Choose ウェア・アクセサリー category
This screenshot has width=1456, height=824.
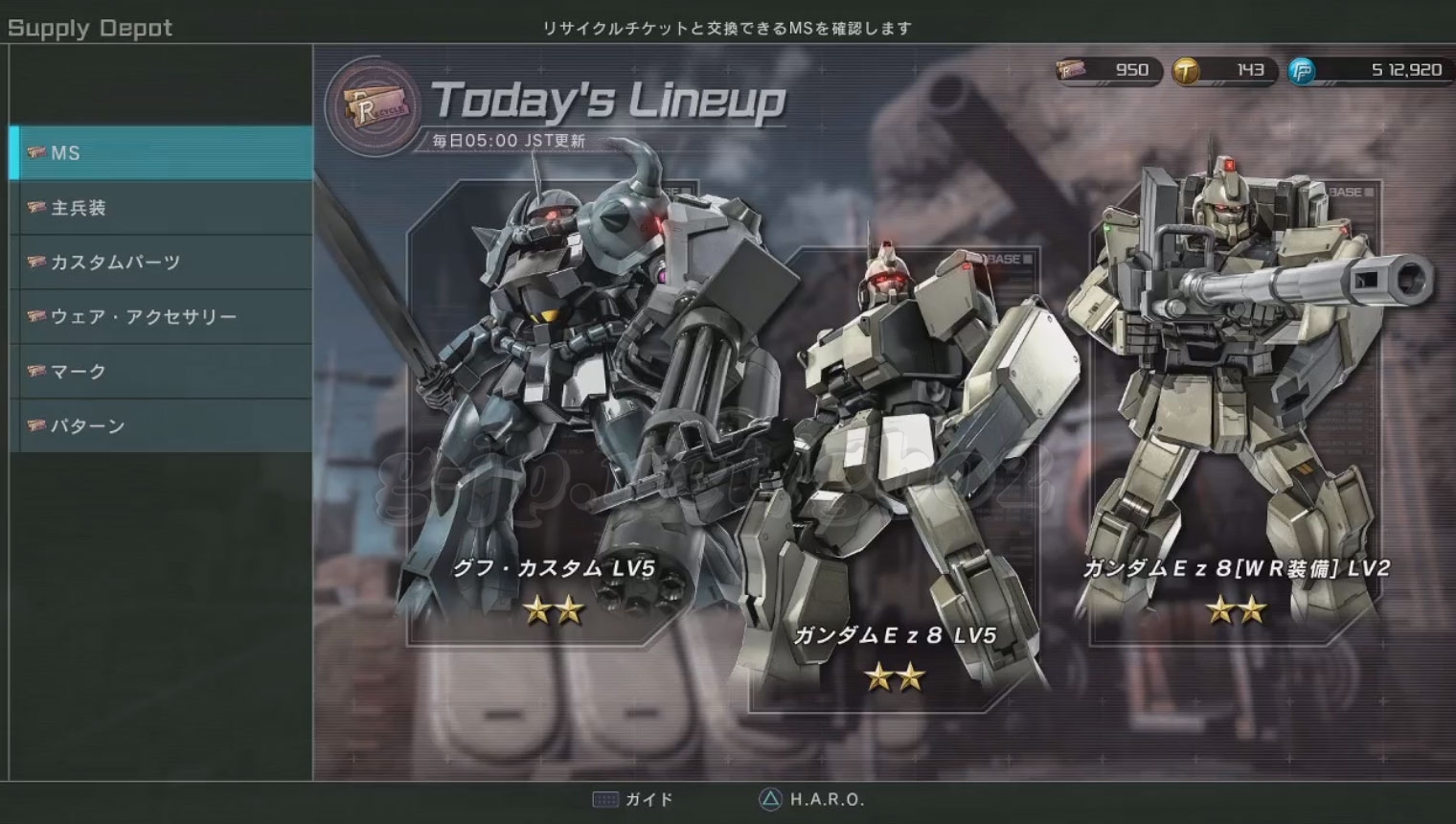click(161, 317)
